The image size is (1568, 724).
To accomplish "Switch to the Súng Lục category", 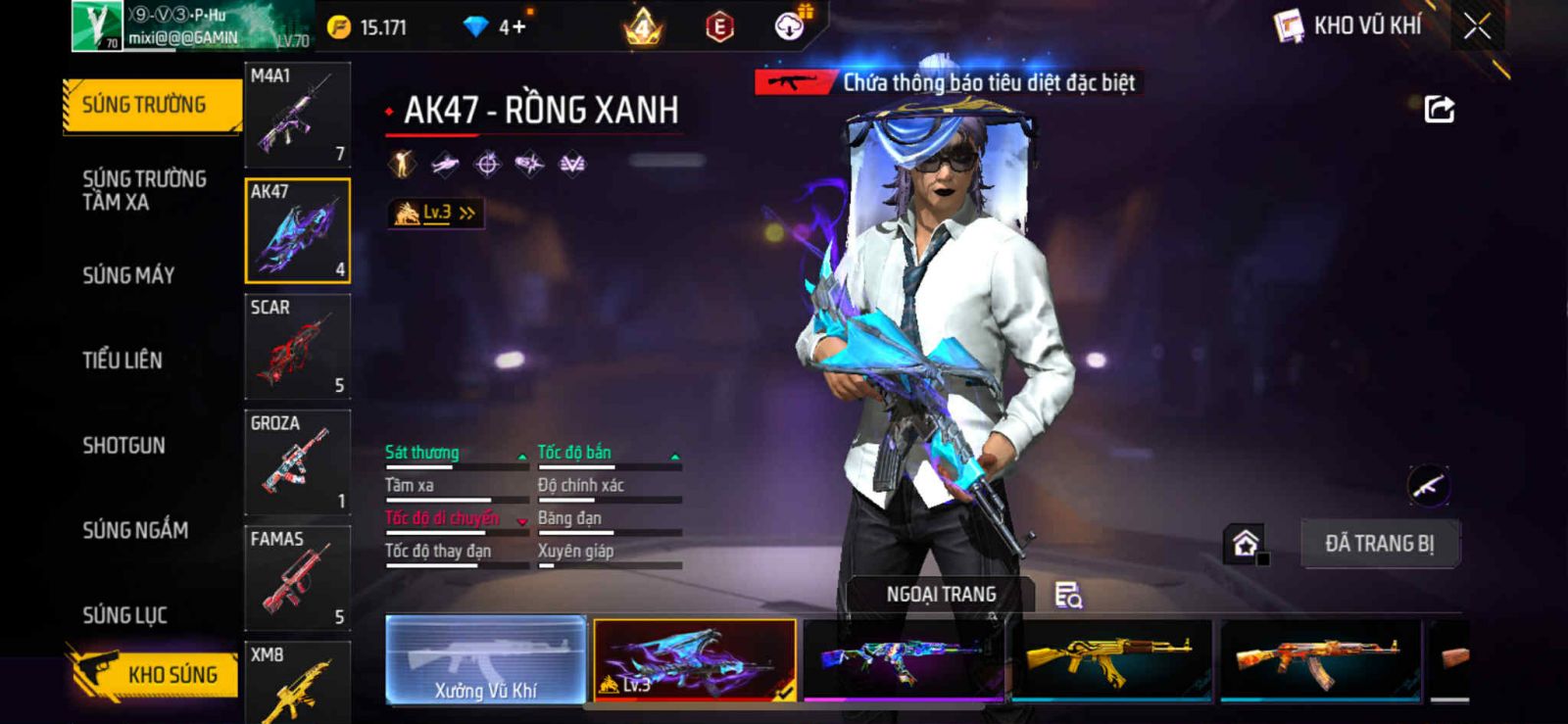I will pyautogui.click(x=124, y=615).
